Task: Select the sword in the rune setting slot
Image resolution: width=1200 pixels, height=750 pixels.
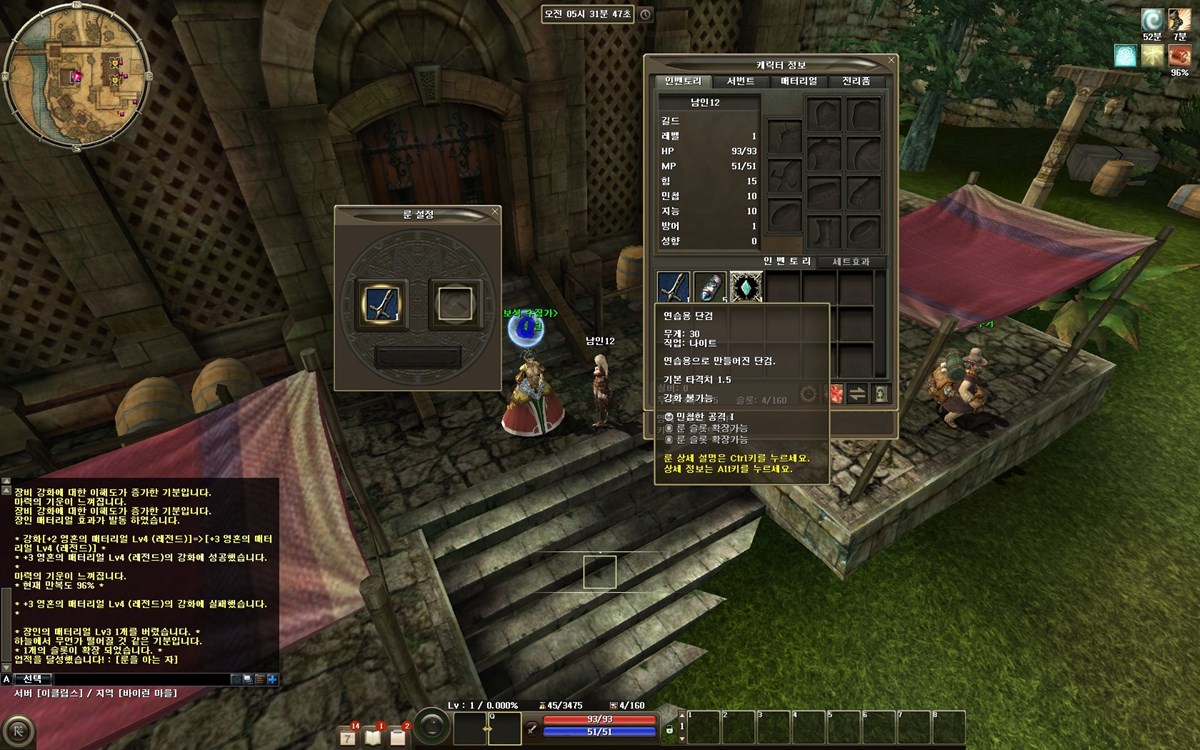Action: [x=383, y=303]
